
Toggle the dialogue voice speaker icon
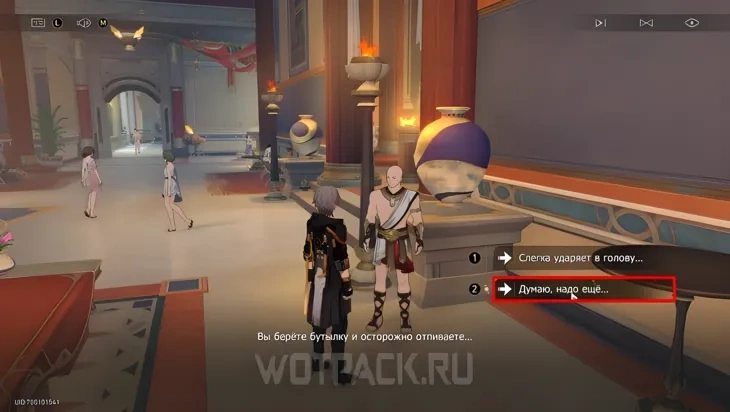click(x=84, y=21)
